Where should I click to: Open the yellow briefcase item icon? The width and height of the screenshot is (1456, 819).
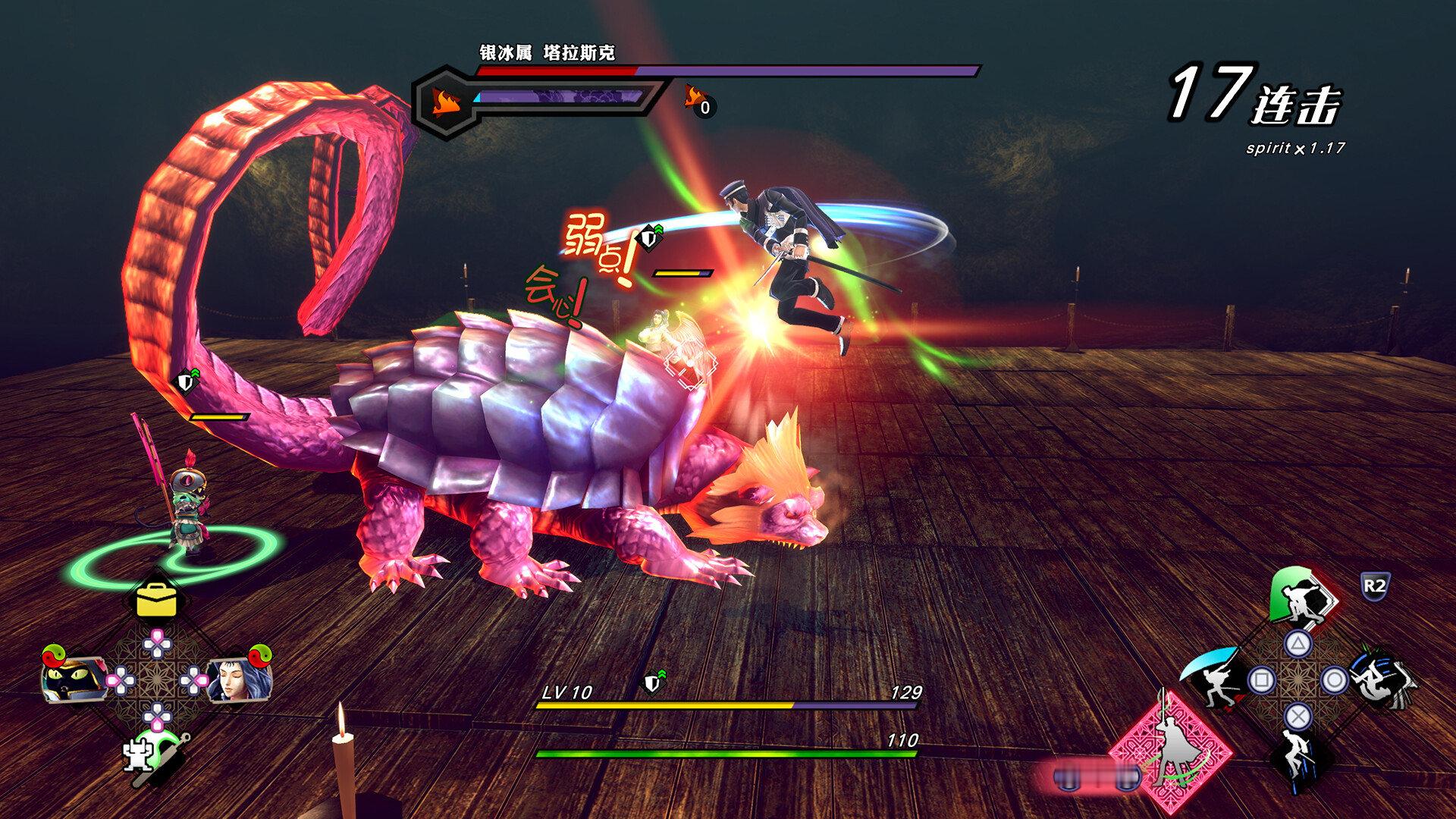pyautogui.click(x=156, y=601)
